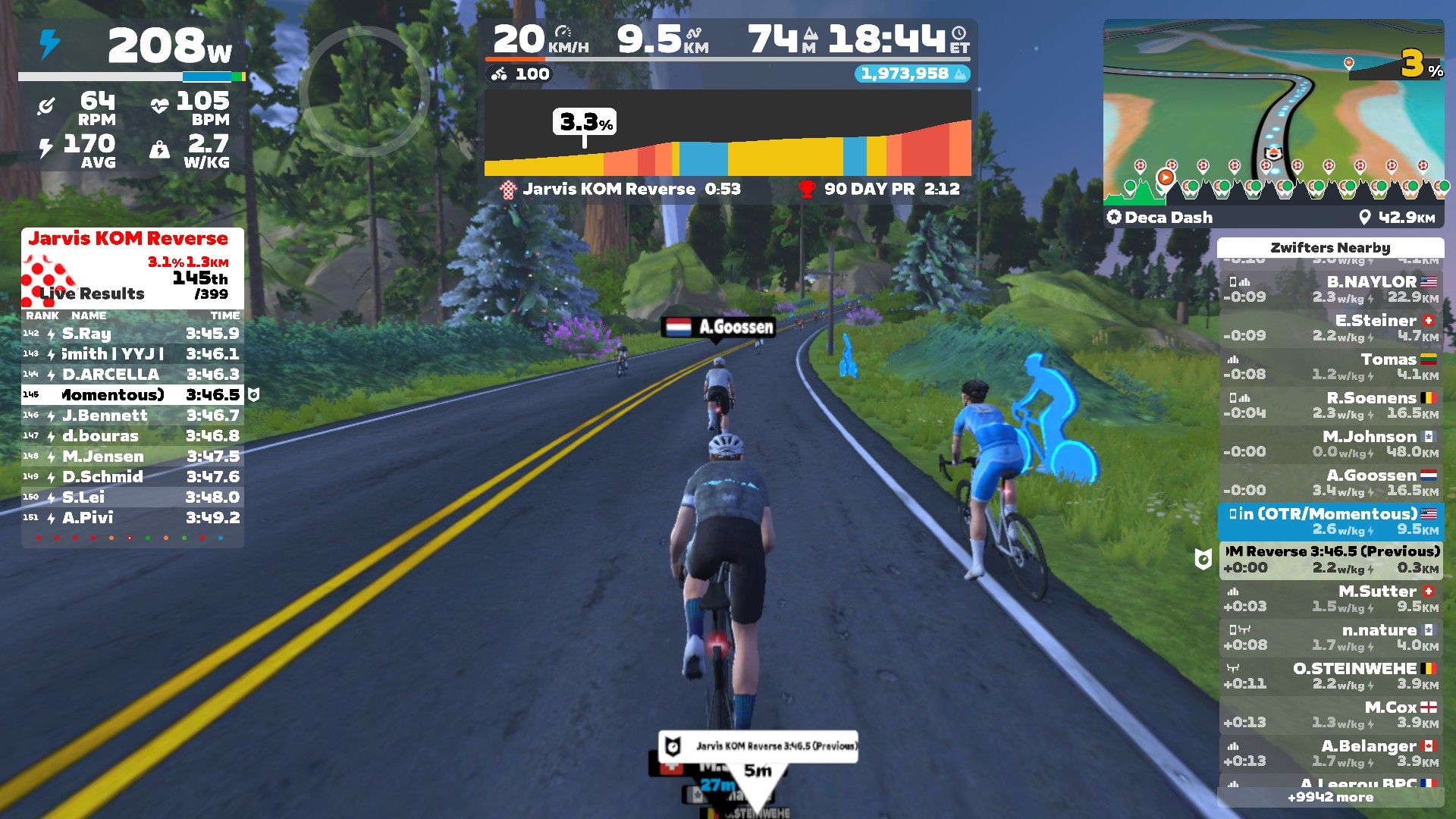Screen dimensions: 1456x819
Task: Select A.Belanger from nearby riders
Action: (x=1331, y=753)
